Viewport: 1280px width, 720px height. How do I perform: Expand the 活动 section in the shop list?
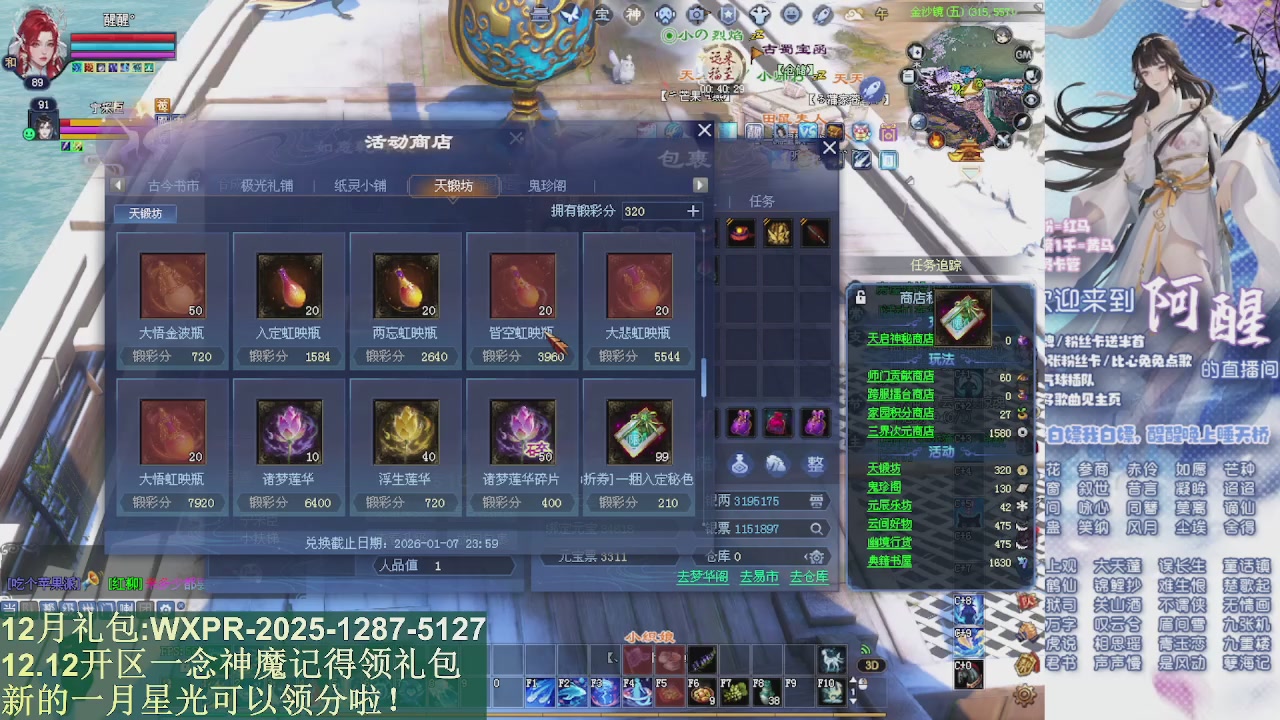coord(943,452)
